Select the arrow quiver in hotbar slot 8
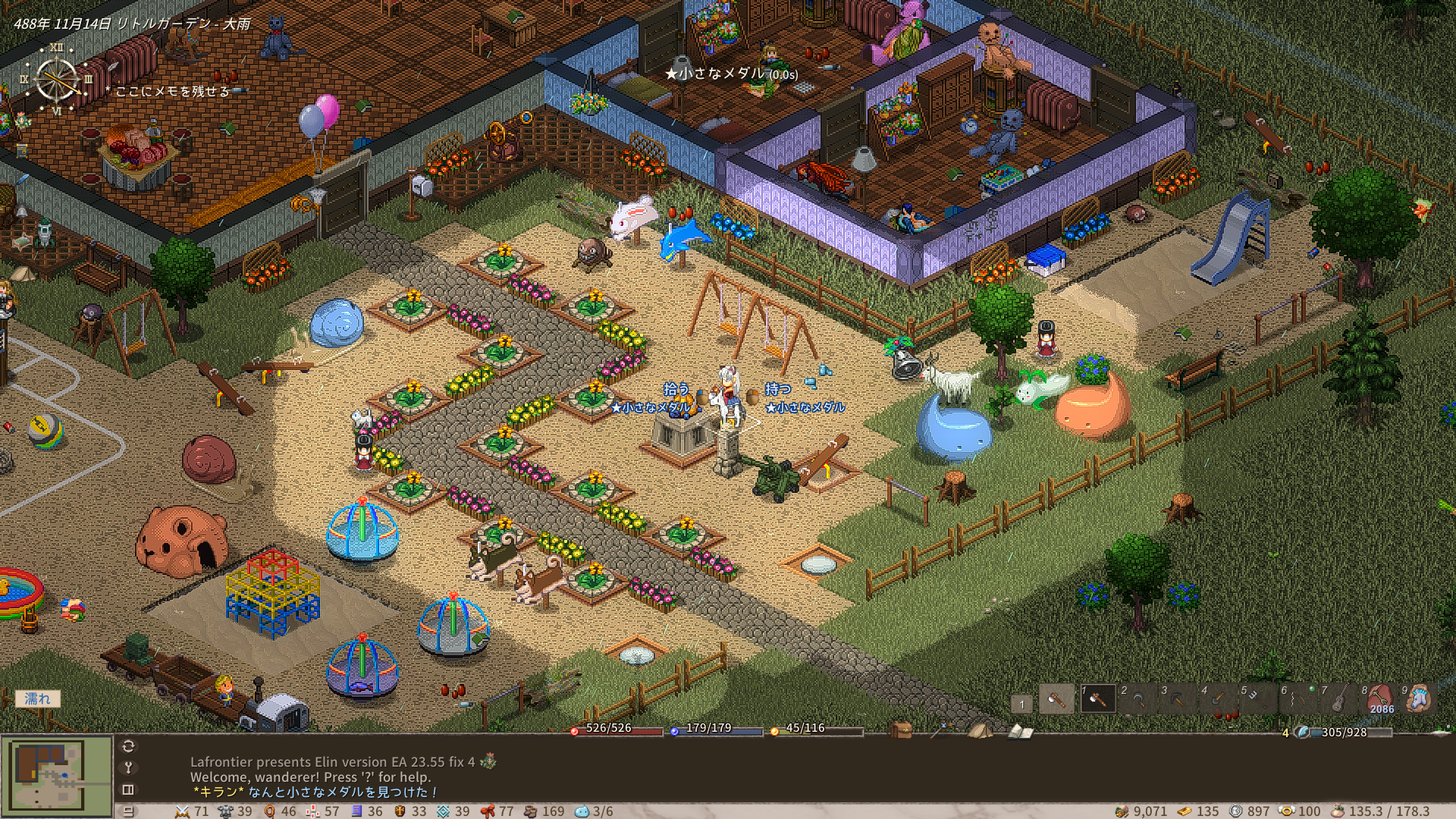1456x819 pixels. [x=1379, y=699]
